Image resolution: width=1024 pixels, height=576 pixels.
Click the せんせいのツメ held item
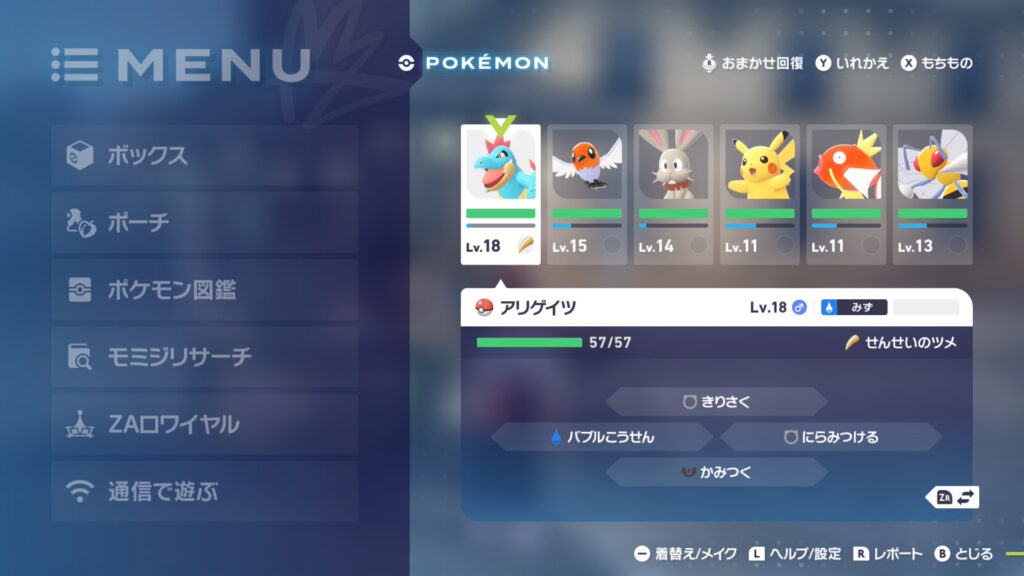(901, 343)
